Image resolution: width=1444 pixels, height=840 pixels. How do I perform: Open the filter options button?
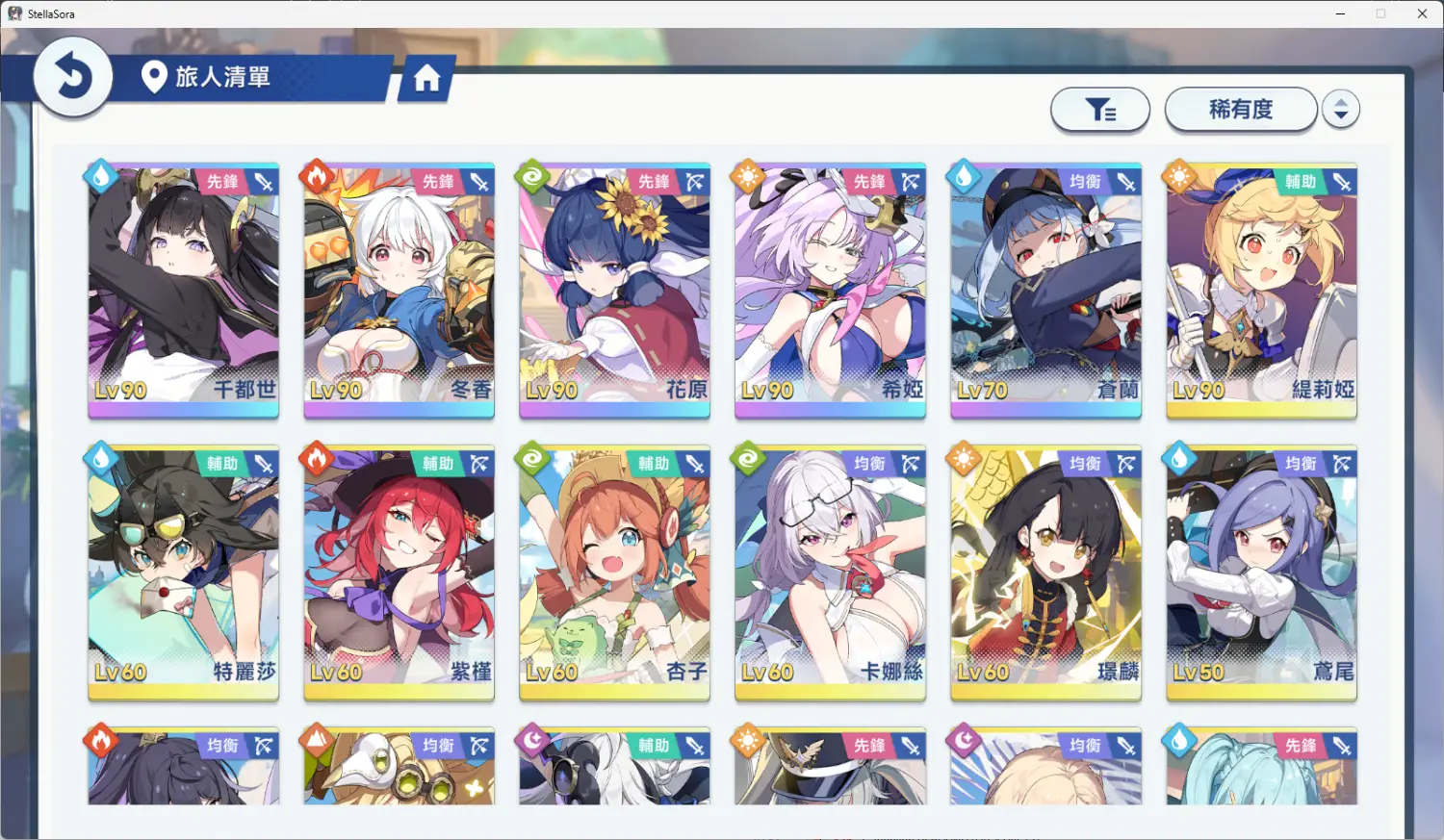coord(1100,110)
